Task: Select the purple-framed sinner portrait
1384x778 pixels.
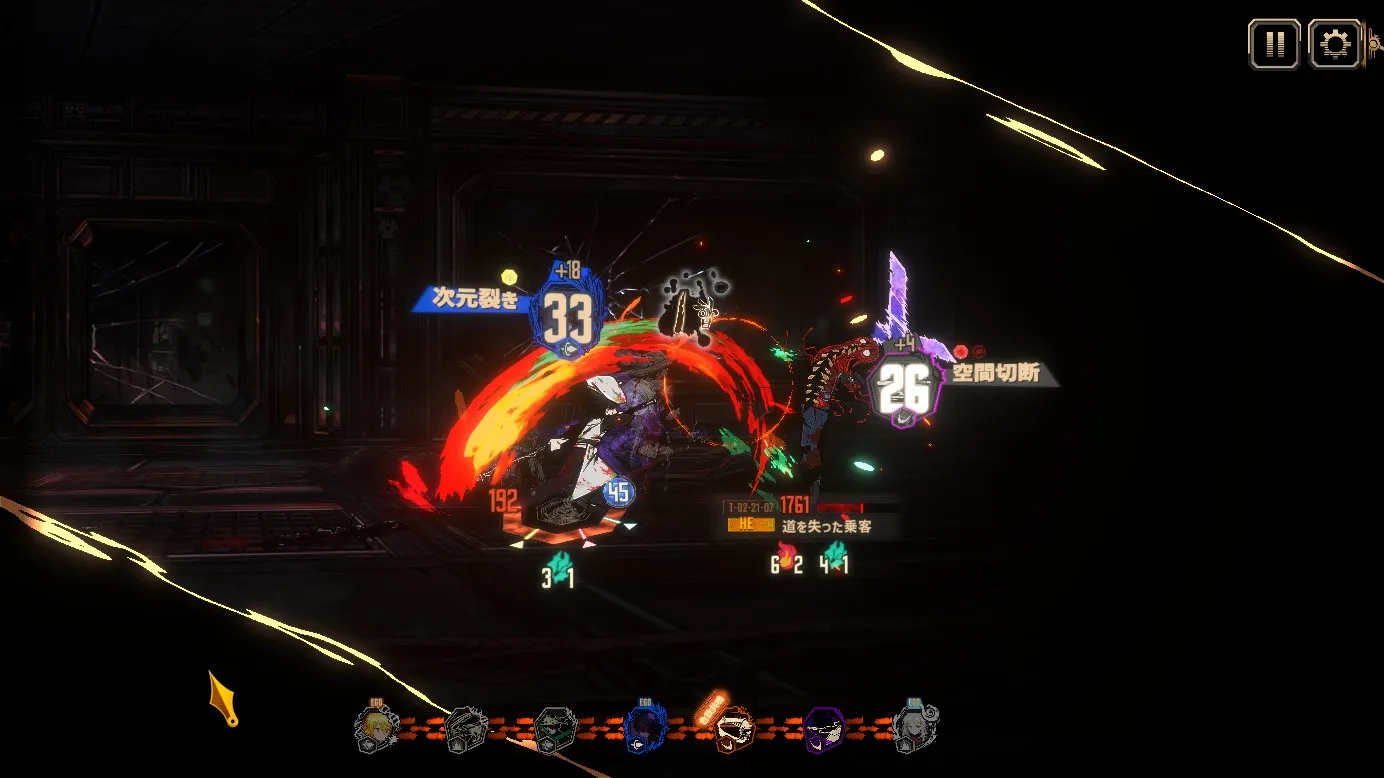Action: point(824,730)
